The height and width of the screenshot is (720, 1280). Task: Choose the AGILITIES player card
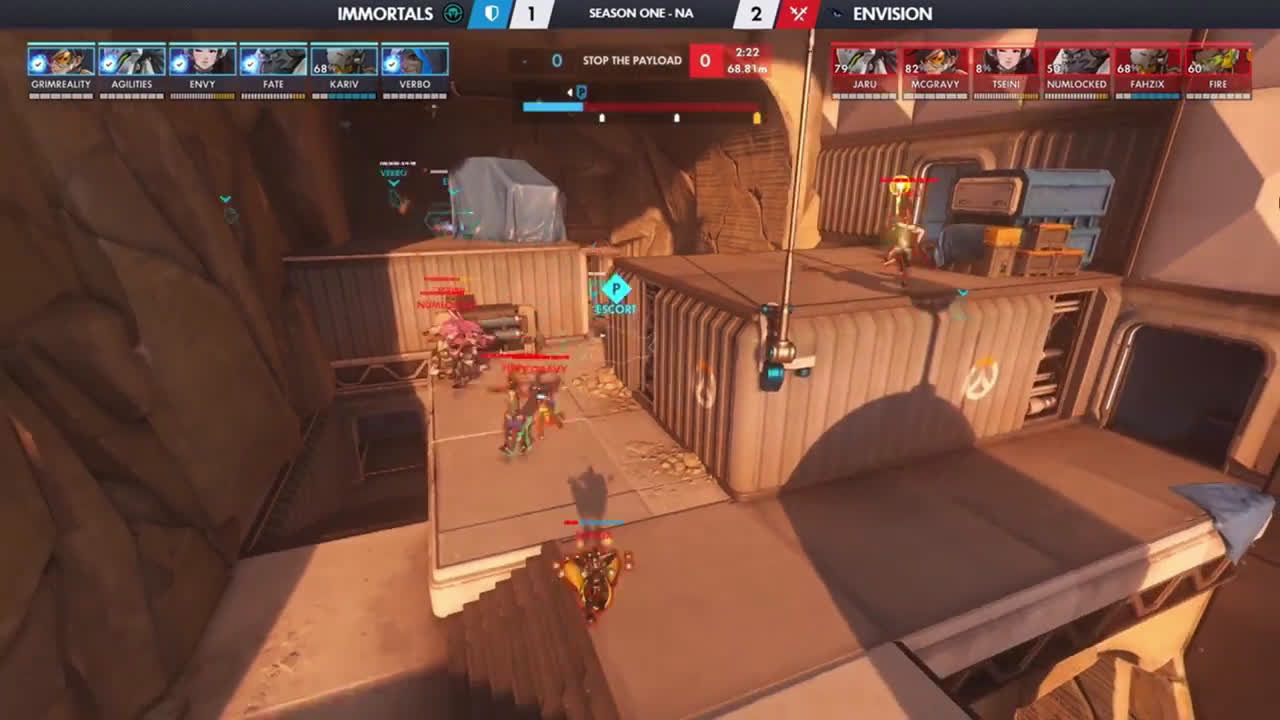point(132,61)
